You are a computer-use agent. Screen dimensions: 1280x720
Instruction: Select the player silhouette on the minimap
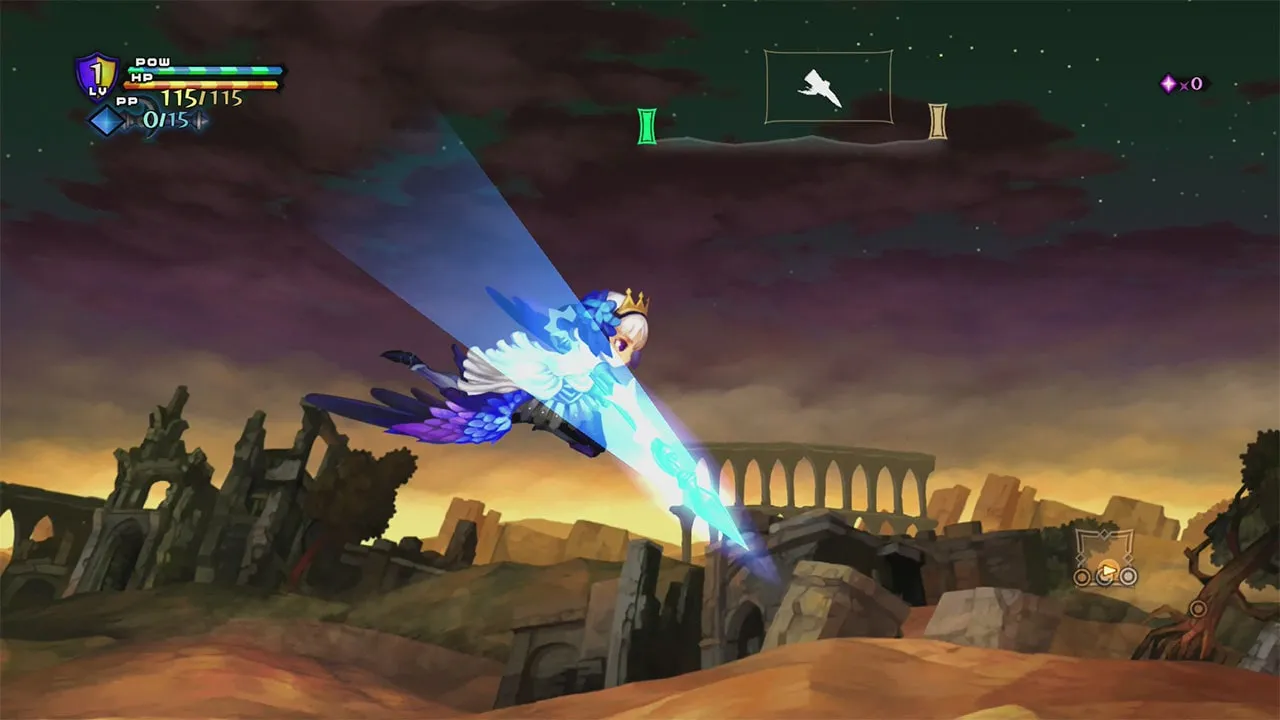pyautogui.click(x=820, y=89)
